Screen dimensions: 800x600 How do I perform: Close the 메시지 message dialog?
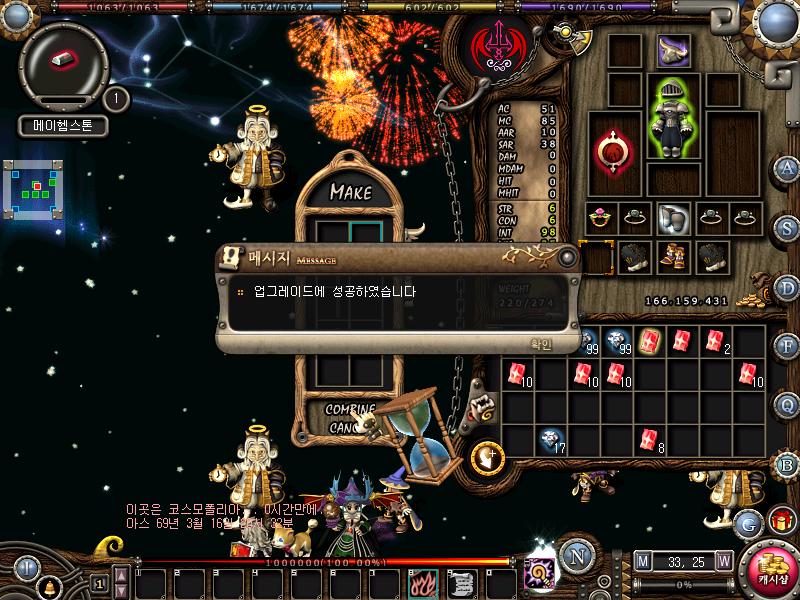click(x=568, y=258)
